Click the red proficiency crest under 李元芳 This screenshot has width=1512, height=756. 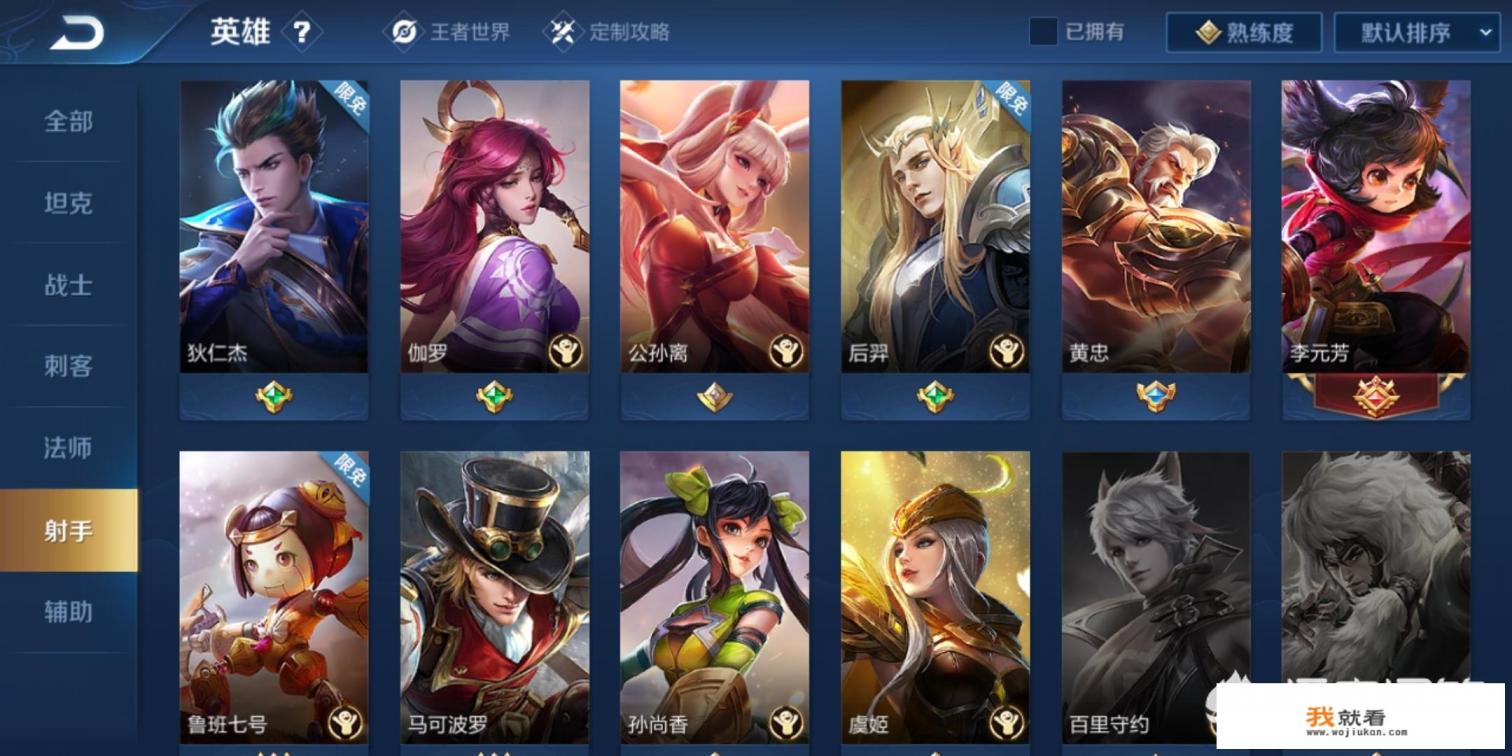pyautogui.click(x=1374, y=395)
